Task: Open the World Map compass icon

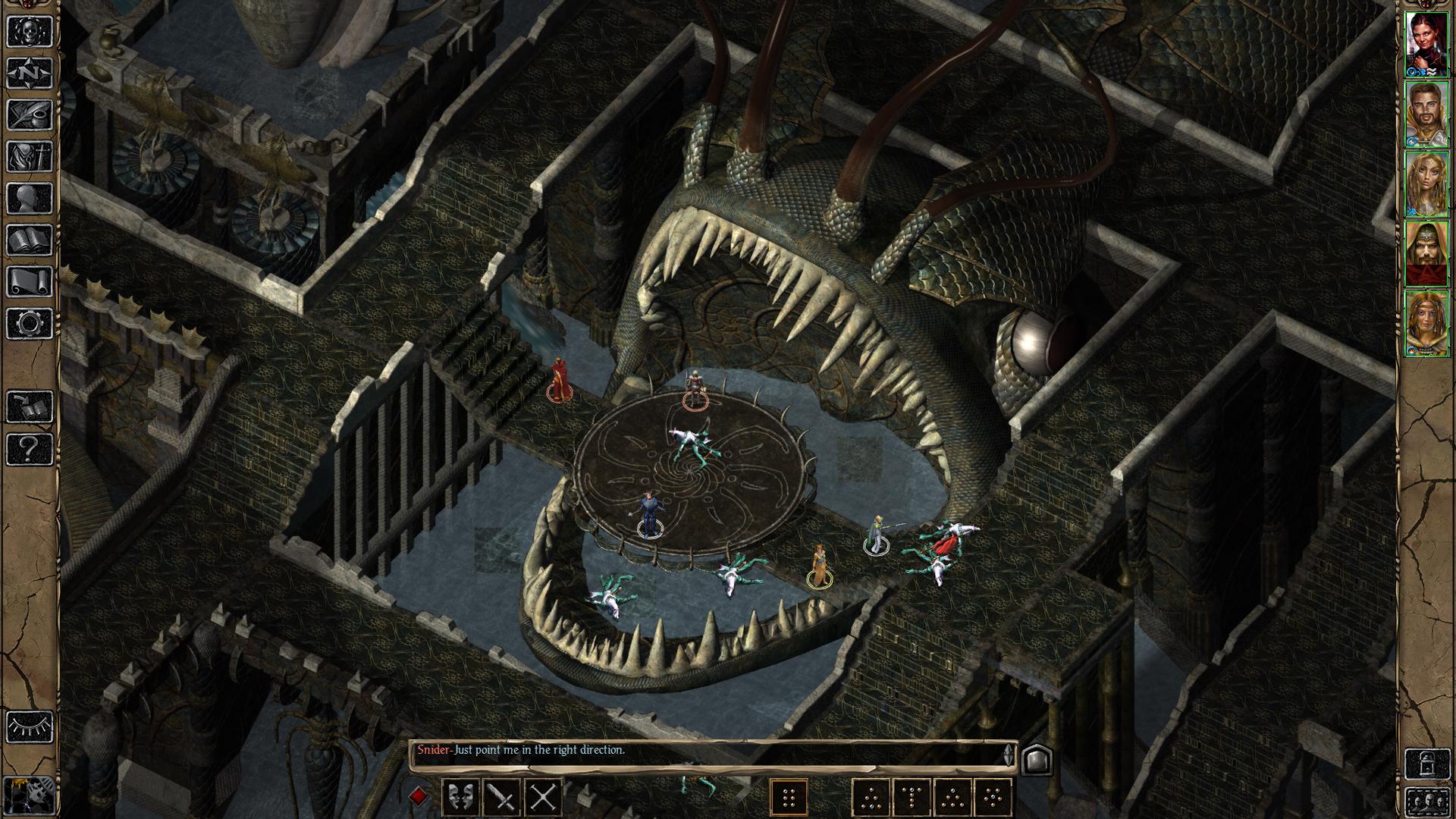Action: (28, 73)
